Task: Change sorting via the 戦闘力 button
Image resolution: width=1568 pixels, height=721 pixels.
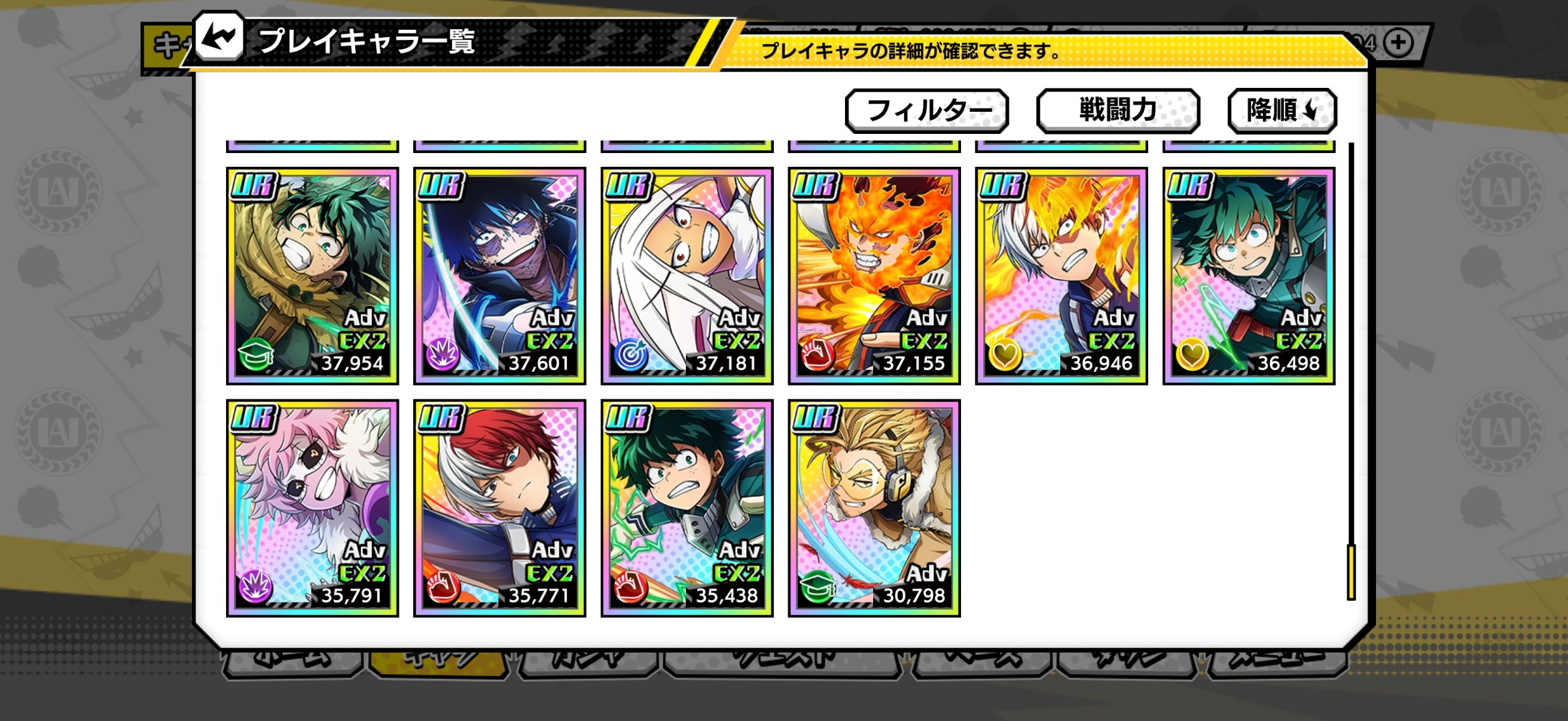Action: [x=1118, y=111]
